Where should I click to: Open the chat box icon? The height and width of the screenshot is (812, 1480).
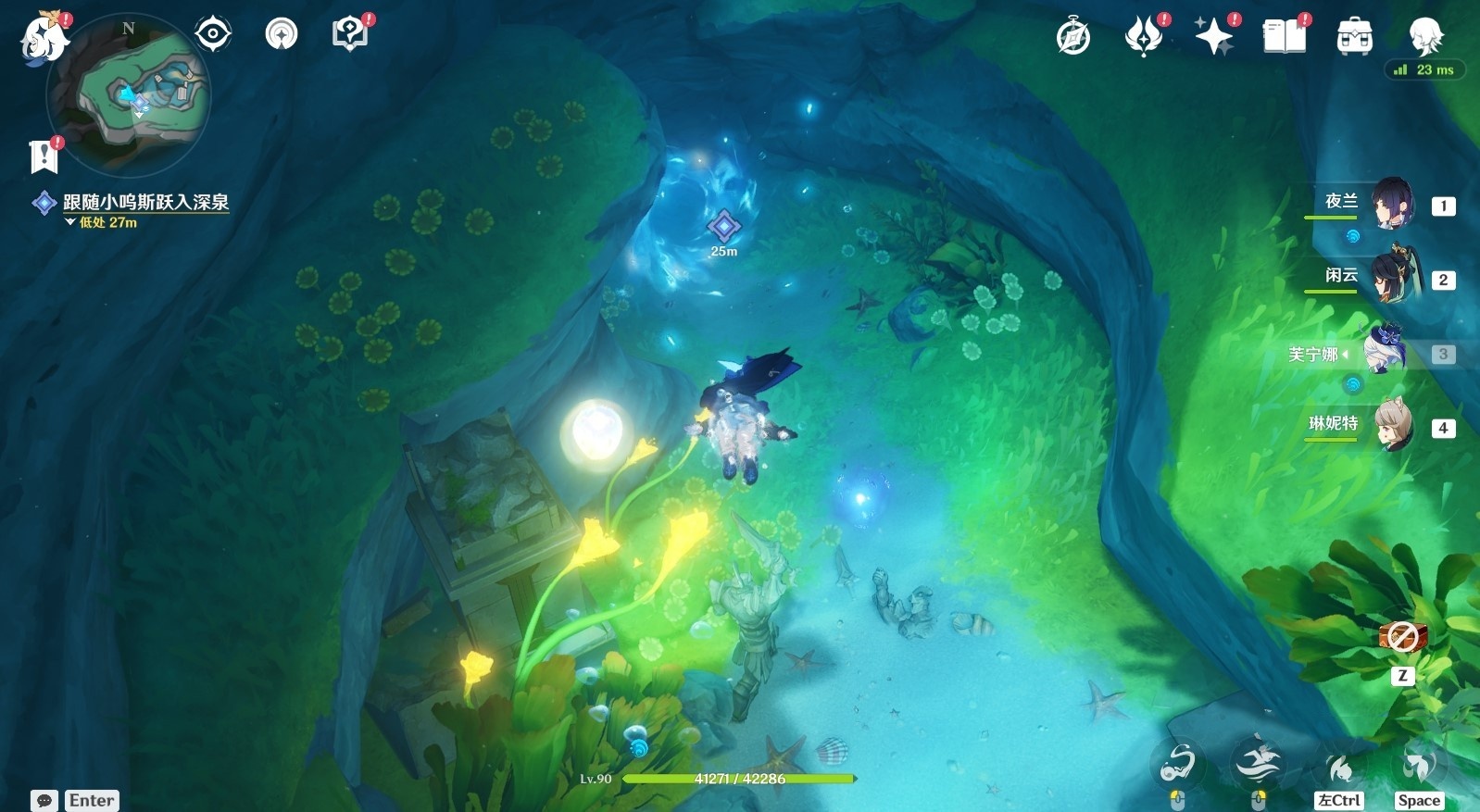tap(44, 800)
